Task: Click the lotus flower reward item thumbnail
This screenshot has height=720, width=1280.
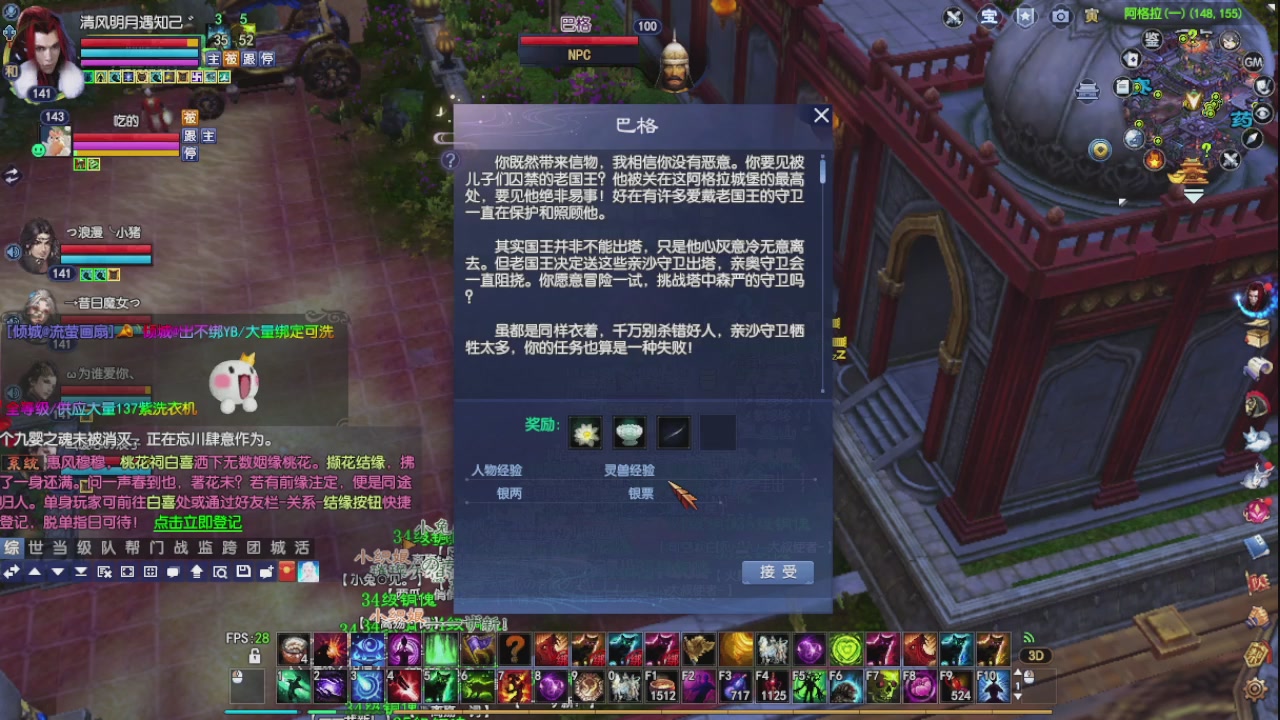Action: point(585,432)
